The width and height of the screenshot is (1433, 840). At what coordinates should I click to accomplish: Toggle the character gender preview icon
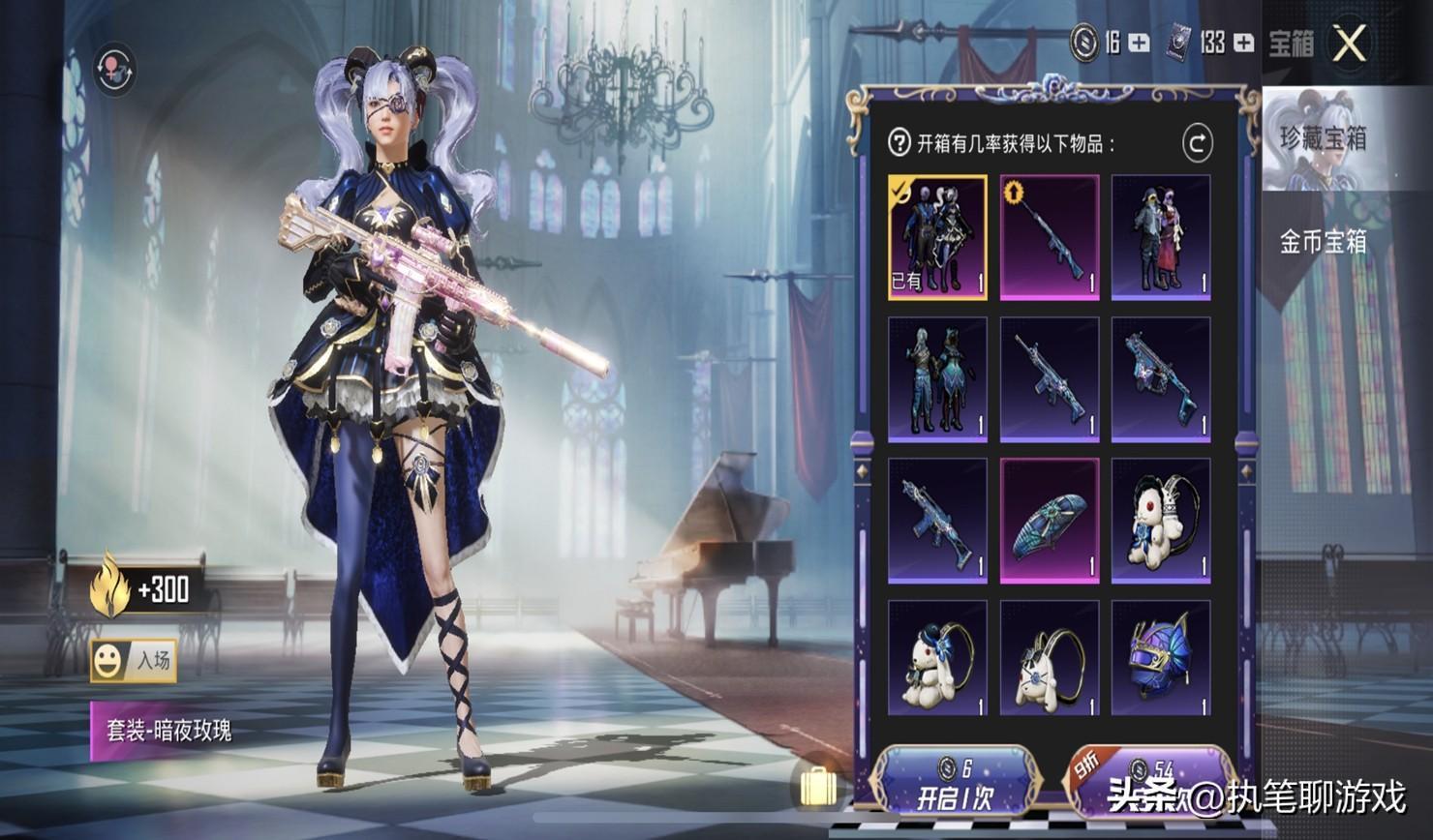click(114, 70)
